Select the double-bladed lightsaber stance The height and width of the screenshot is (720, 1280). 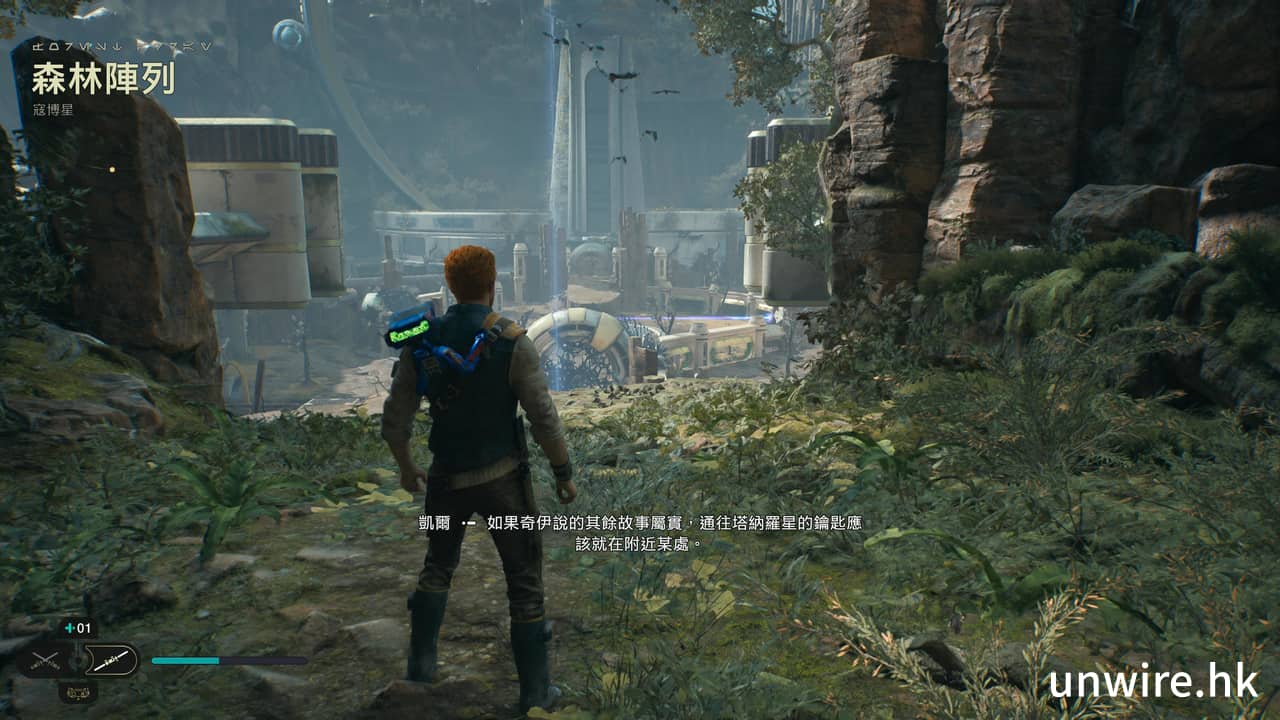click(109, 659)
